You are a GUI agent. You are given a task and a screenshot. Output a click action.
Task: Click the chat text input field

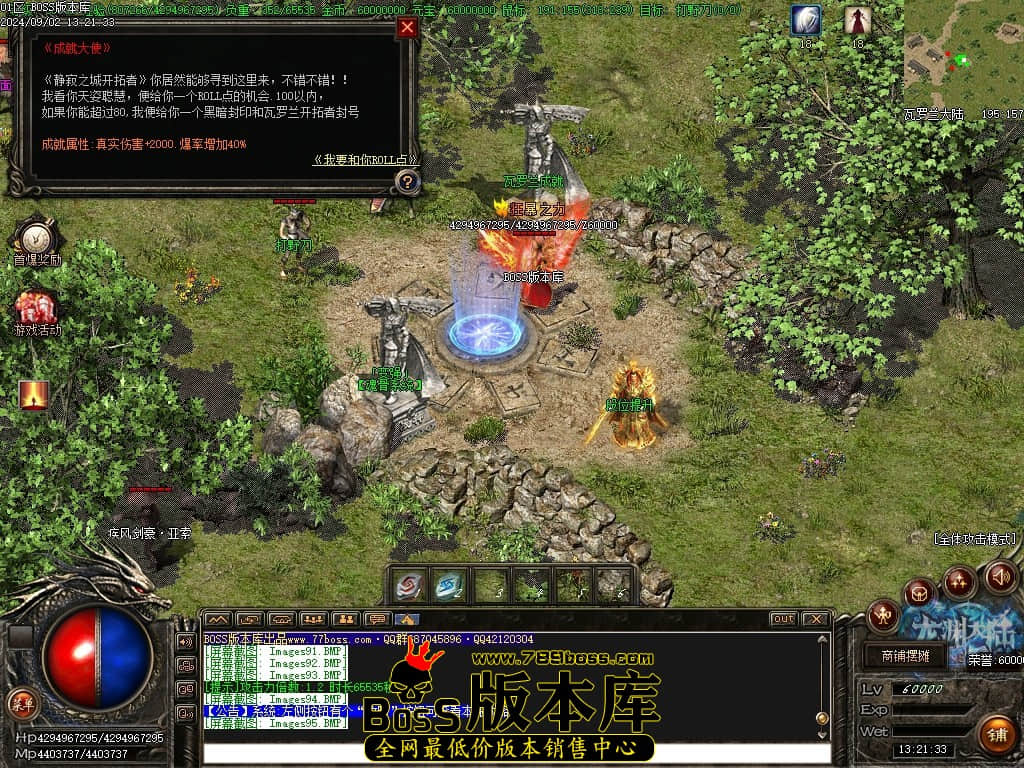510,752
